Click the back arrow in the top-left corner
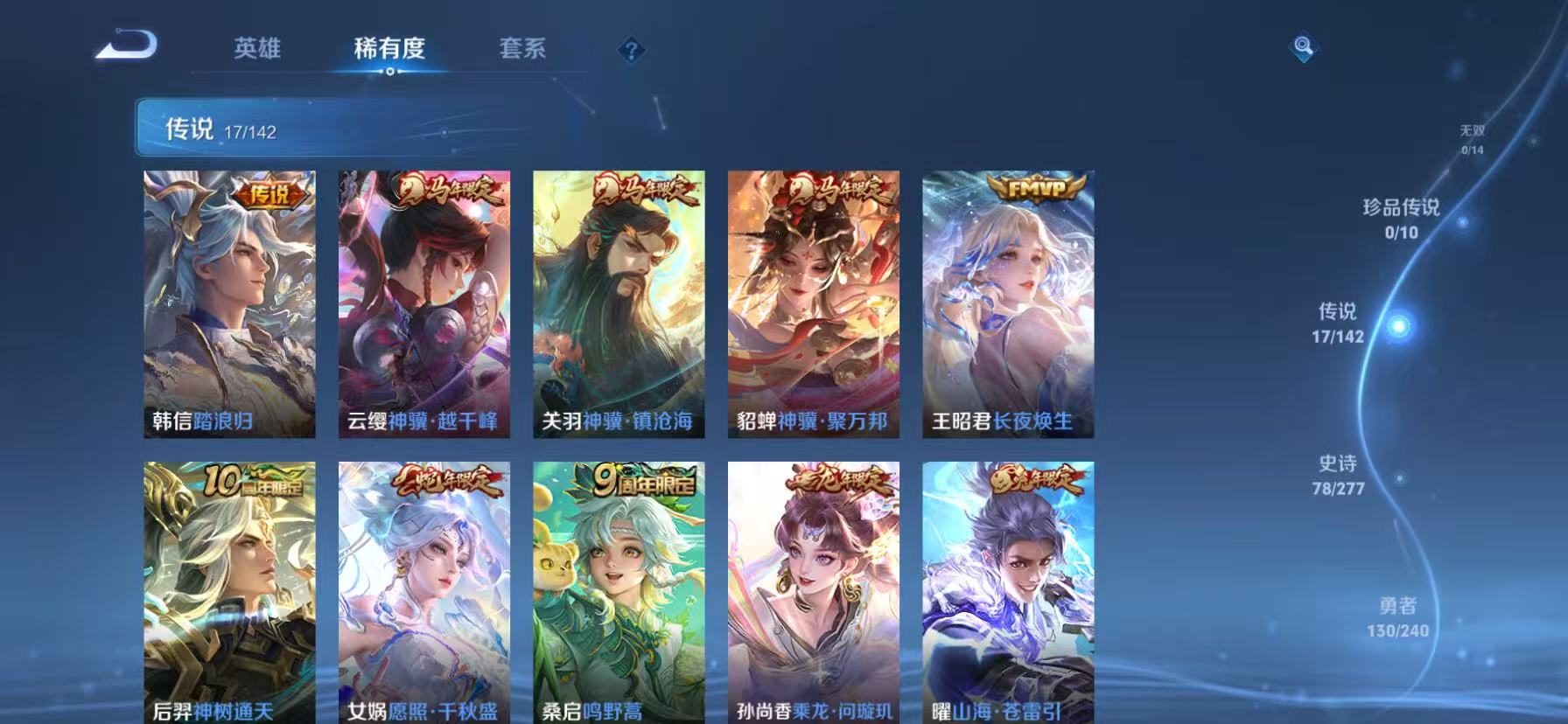 [x=127, y=45]
